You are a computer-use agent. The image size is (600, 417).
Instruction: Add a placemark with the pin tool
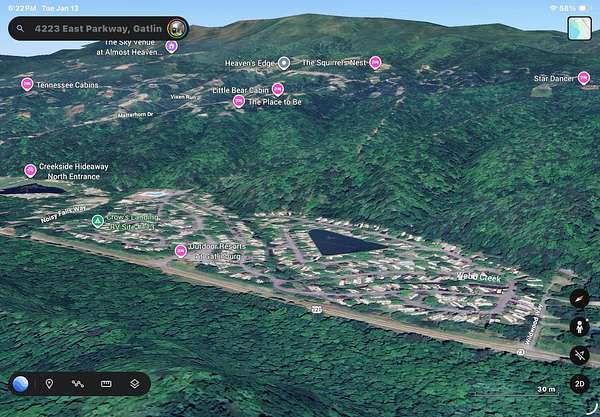click(x=49, y=384)
